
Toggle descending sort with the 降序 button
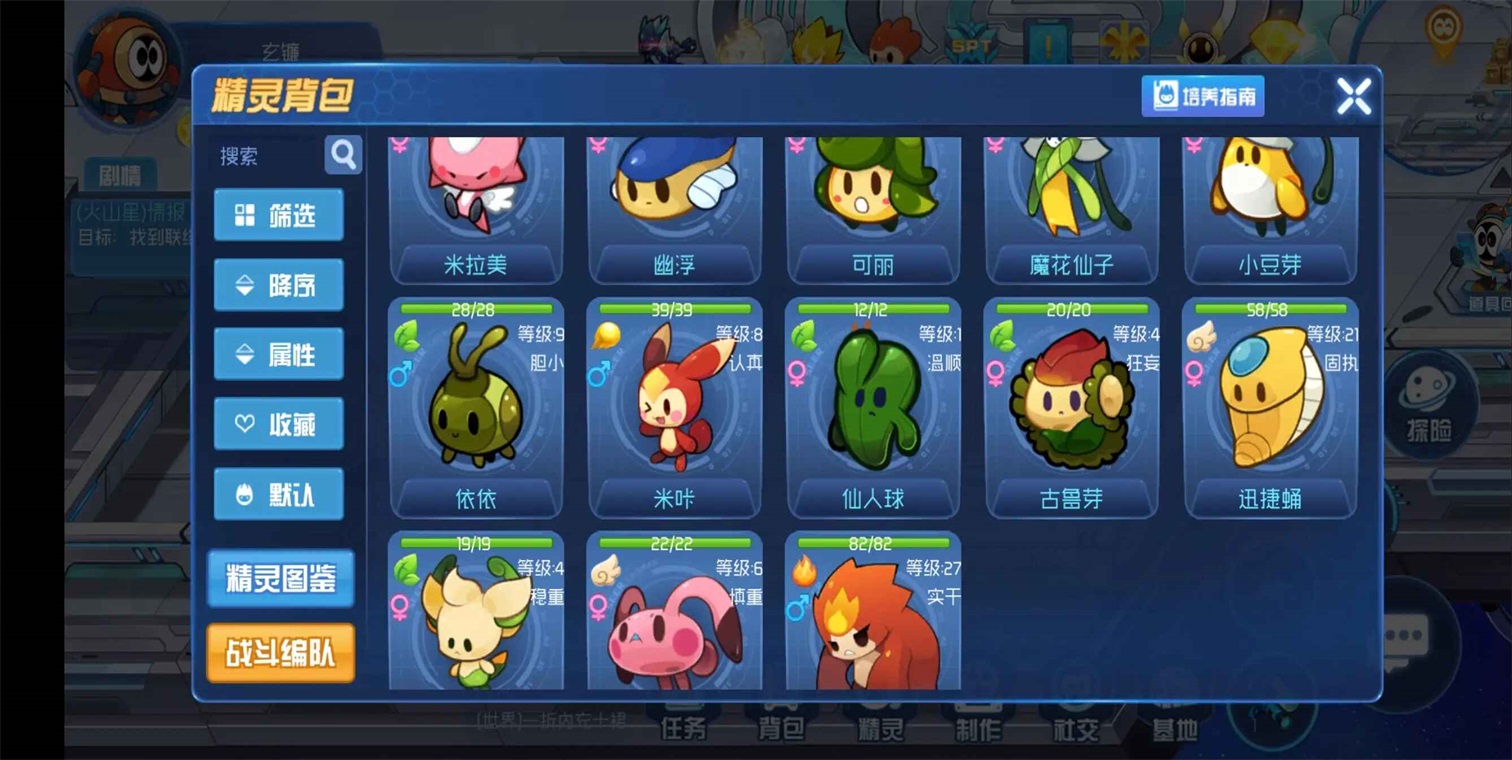coord(279,284)
